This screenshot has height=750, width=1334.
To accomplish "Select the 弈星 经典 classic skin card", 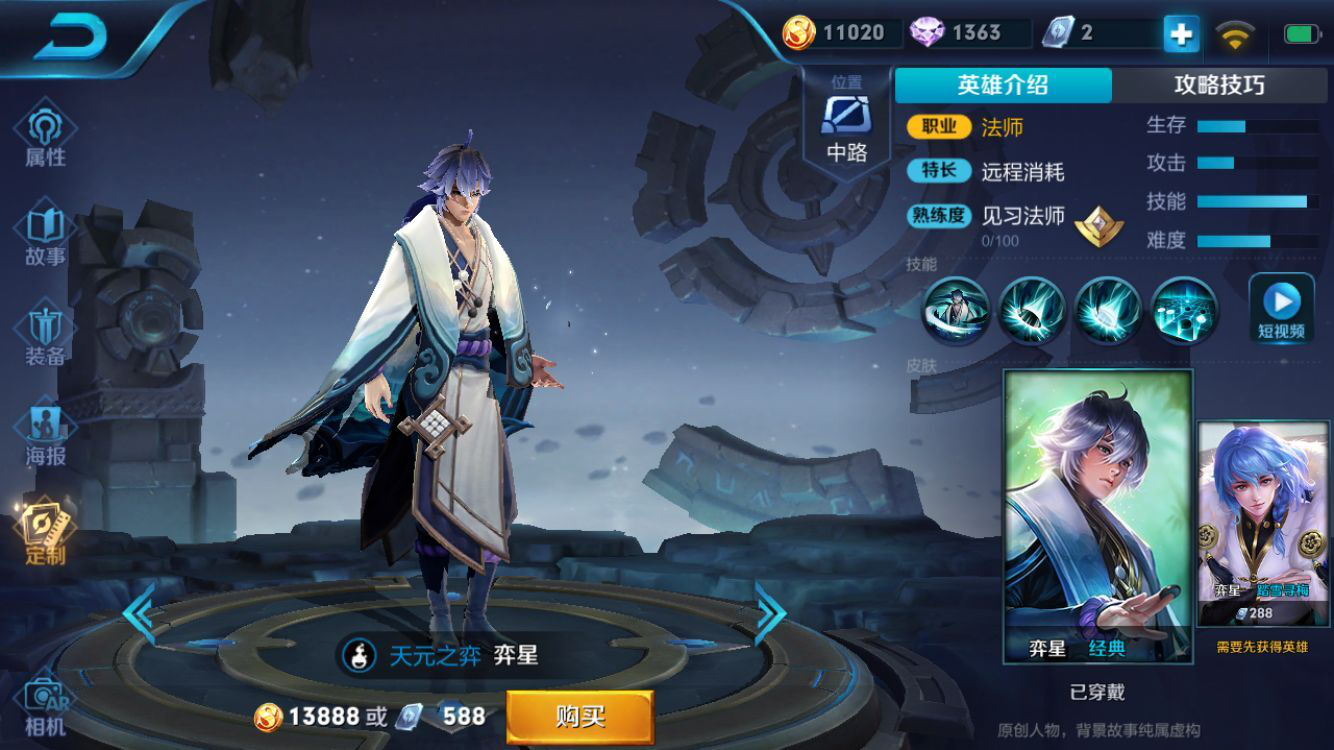I will [x=1098, y=516].
